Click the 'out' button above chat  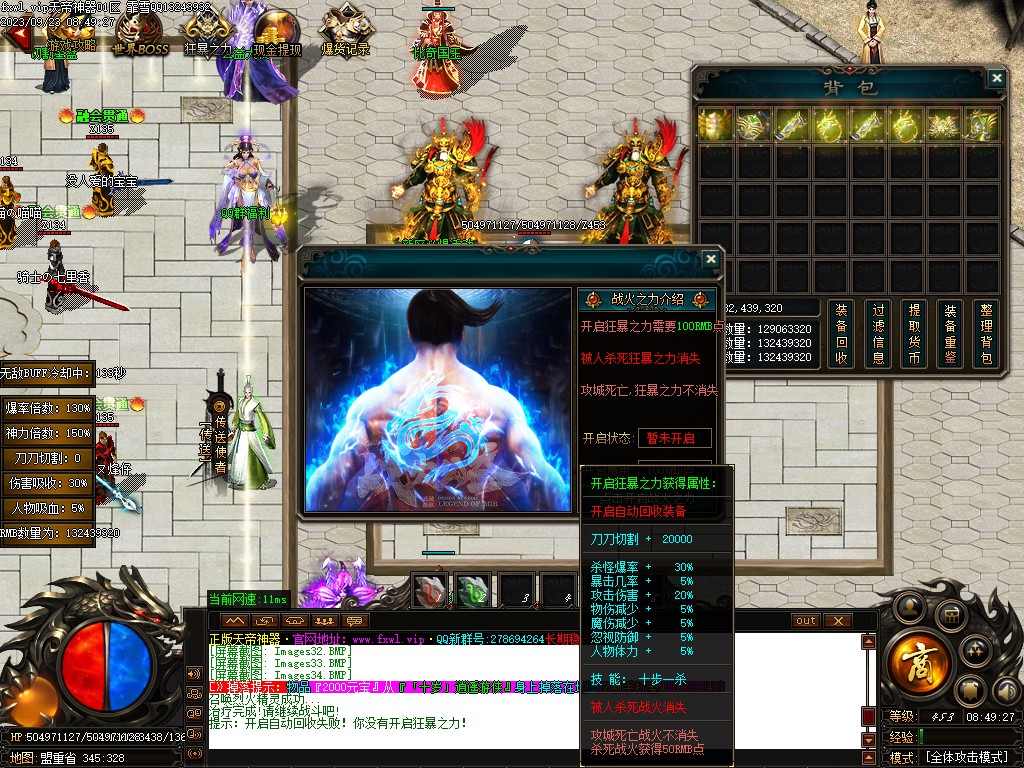tap(806, 621)
